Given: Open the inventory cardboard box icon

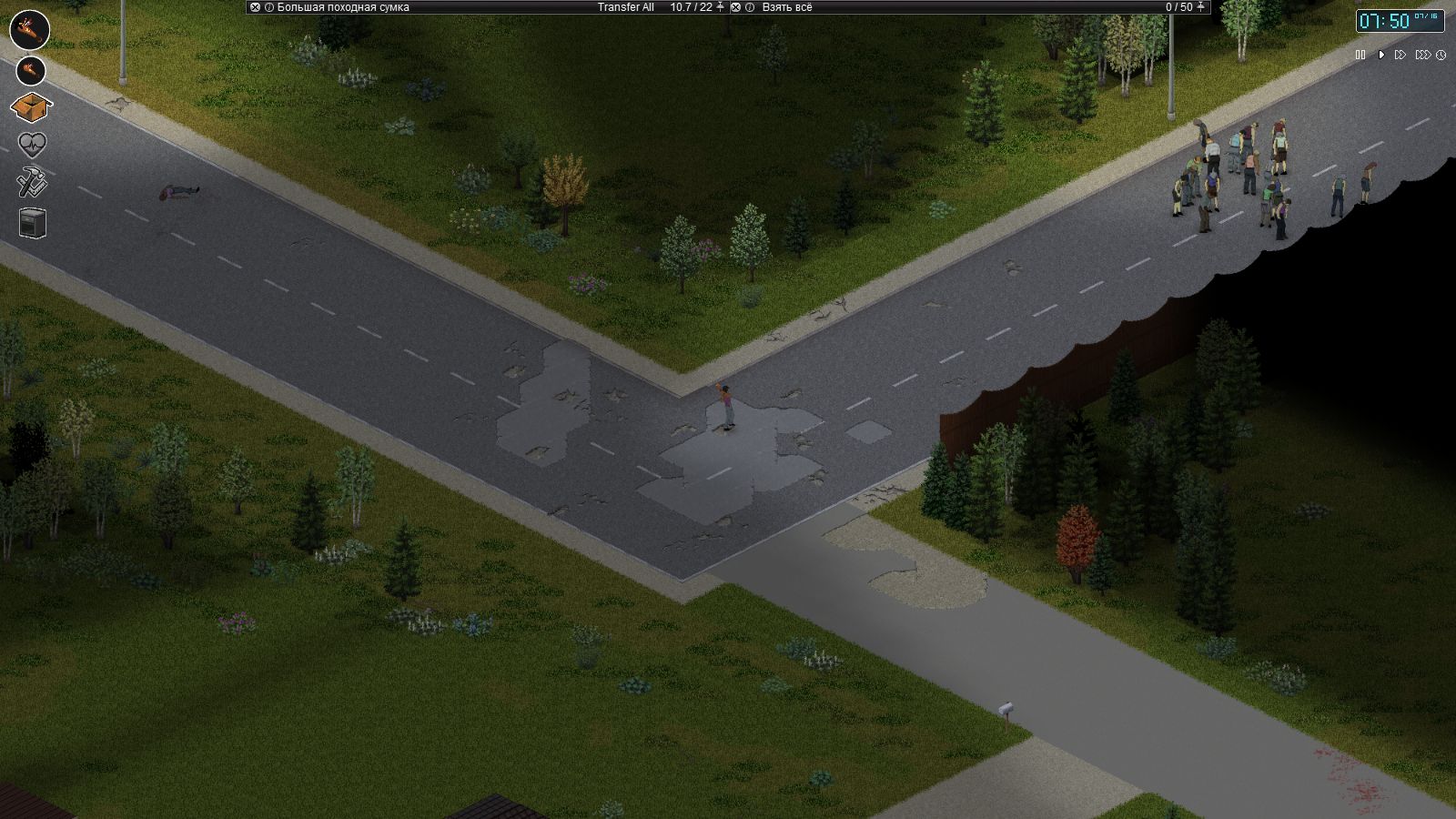Looking at the screenshot, I should [x=31, y=107].
